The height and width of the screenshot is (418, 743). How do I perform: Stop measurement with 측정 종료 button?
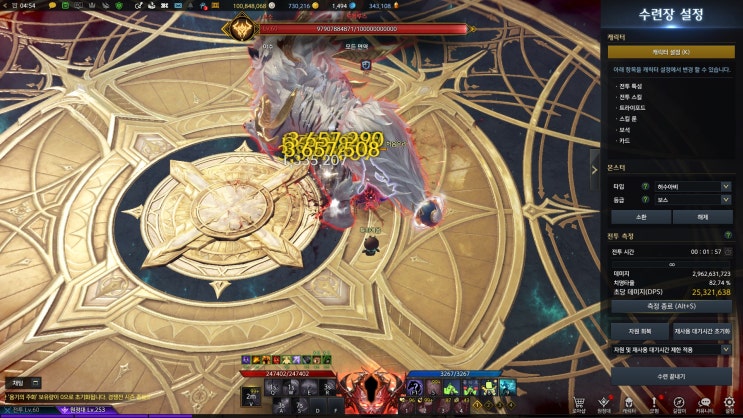coord(671,306)
